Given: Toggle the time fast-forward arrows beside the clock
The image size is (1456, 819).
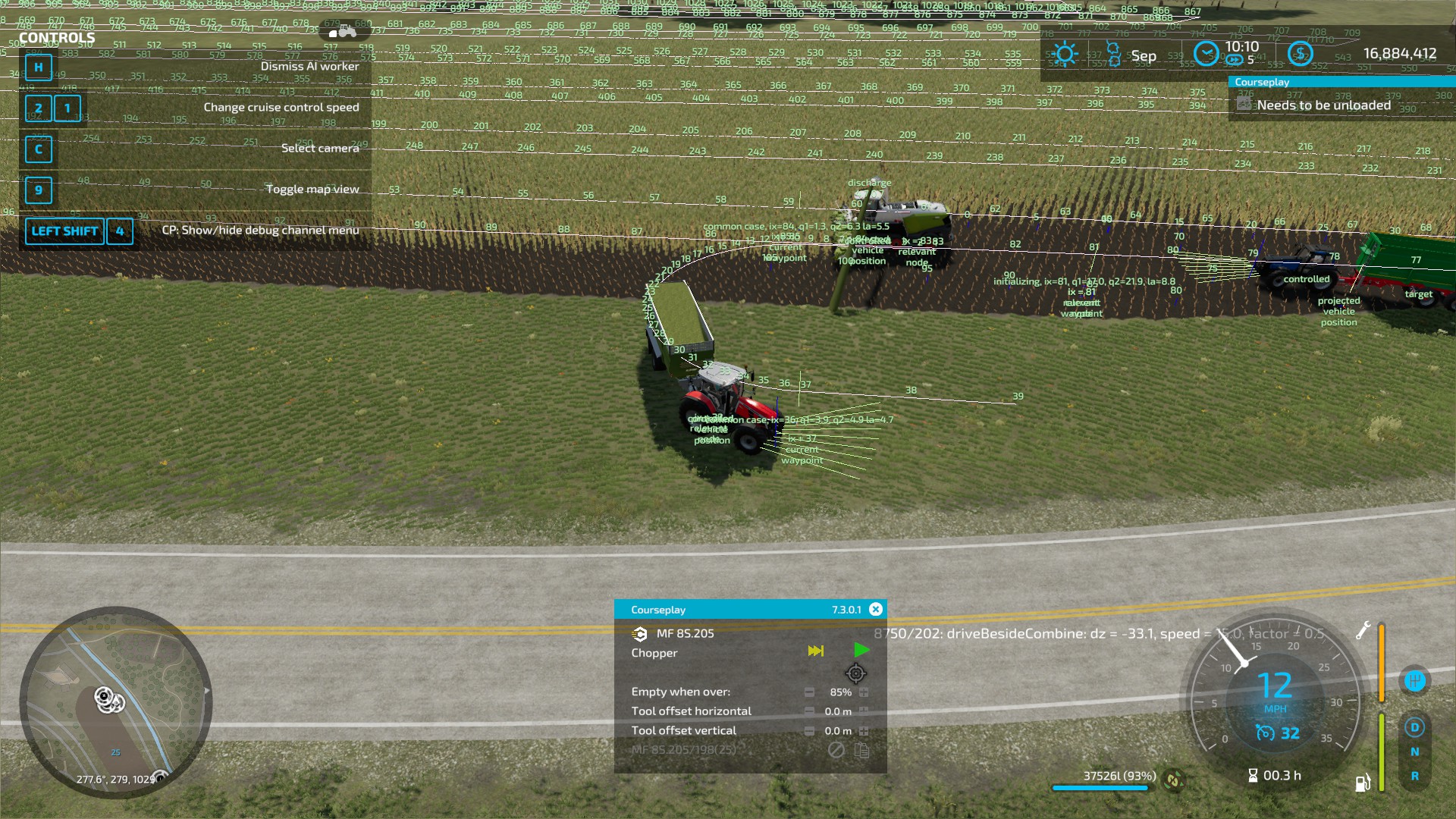Looking at the screenshot, I should [1234, 59].
